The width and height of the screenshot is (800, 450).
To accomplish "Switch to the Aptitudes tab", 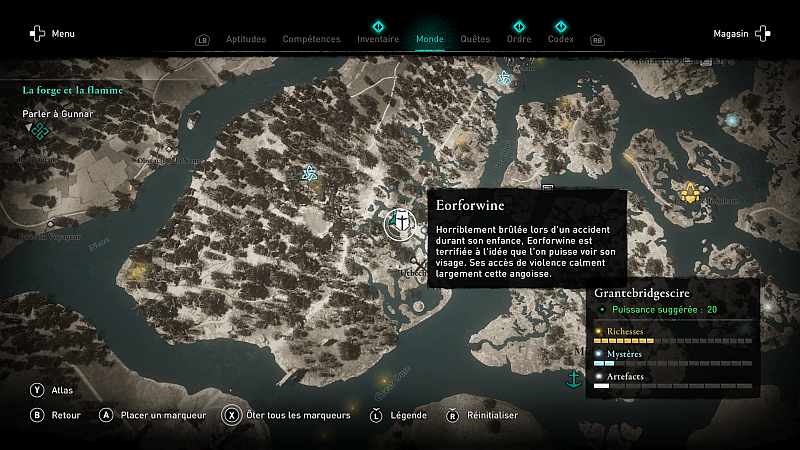I will tap(246, 39).
